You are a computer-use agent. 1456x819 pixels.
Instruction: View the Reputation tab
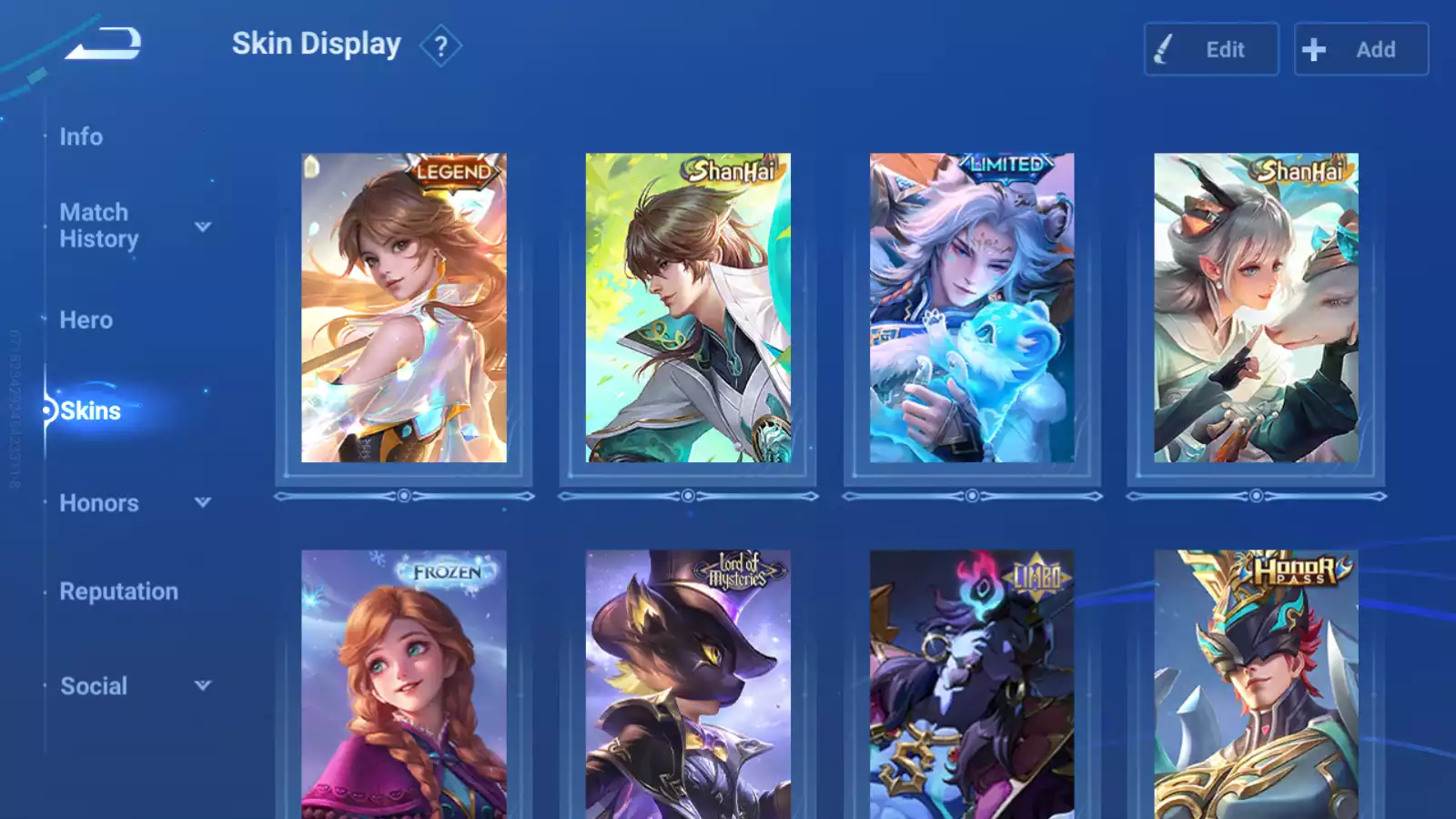[118, 591]
